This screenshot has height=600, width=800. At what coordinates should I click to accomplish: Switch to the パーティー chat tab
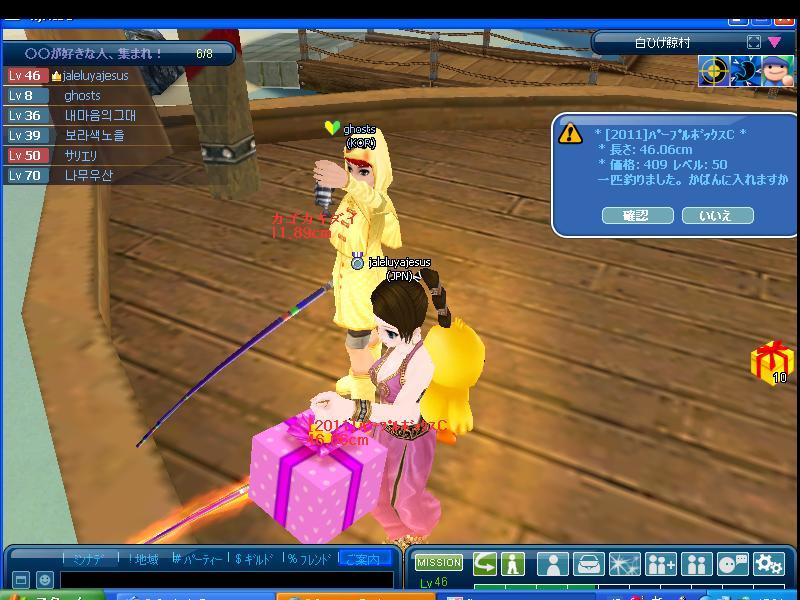tap(197, 559)
